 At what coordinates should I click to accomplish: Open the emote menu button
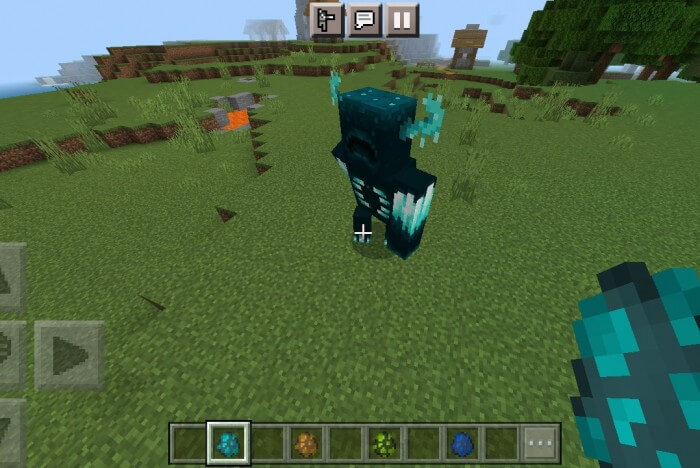click(326, 19)
